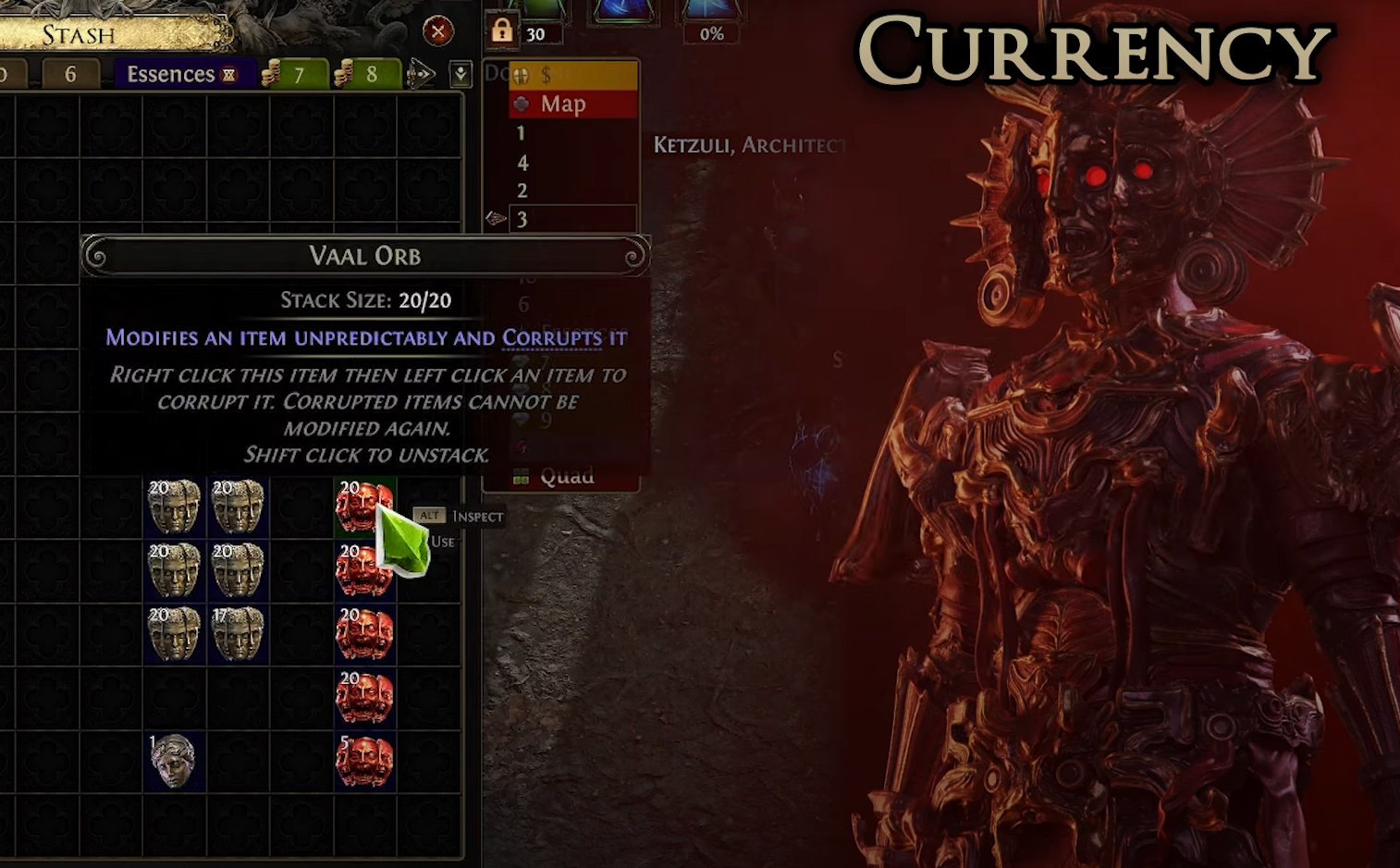The width and height of the screenshot is (1400, 868).
Task: Select the yellow $ tab in the list
Action: click(x=573, y=76)
